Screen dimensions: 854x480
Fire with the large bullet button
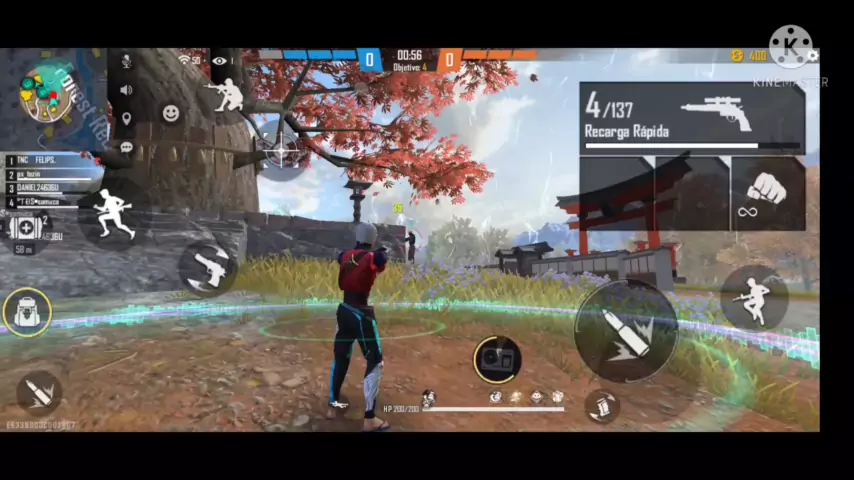(x=625, y=332)
